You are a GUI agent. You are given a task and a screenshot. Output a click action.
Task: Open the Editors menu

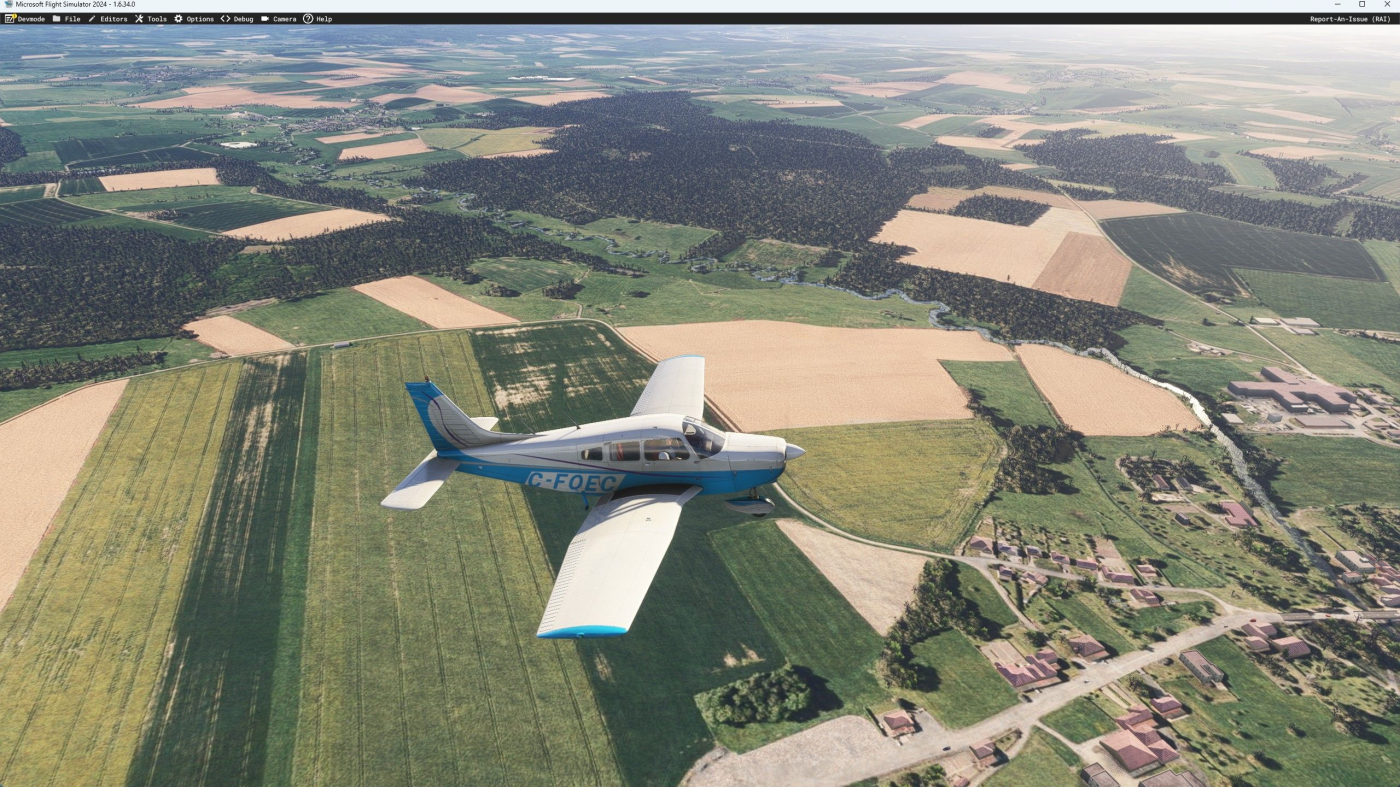coord(108,19)
